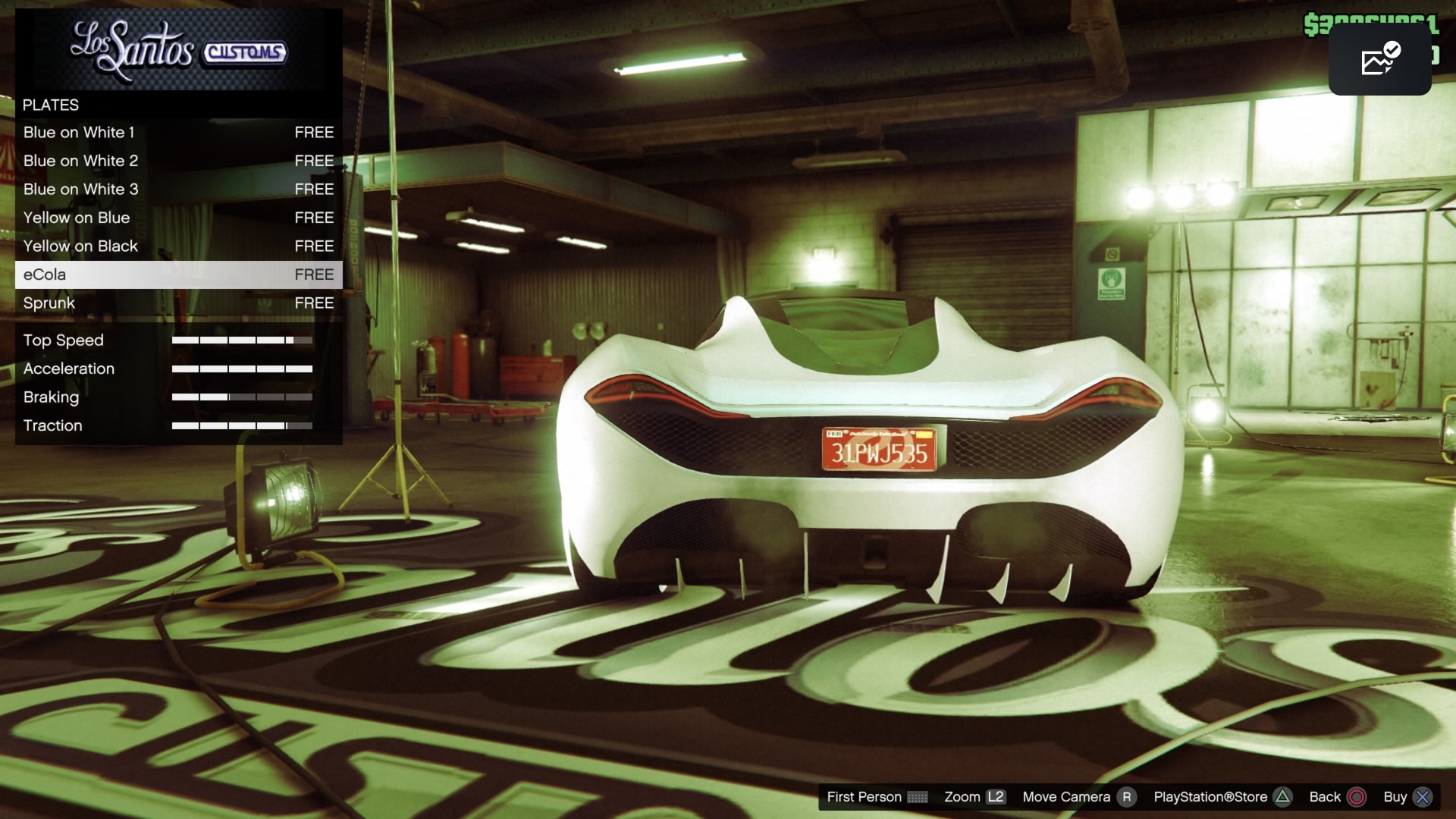Select the Sprunk plate option
The height and width of the screenshot is (819, 1456).
coord(178,303)
